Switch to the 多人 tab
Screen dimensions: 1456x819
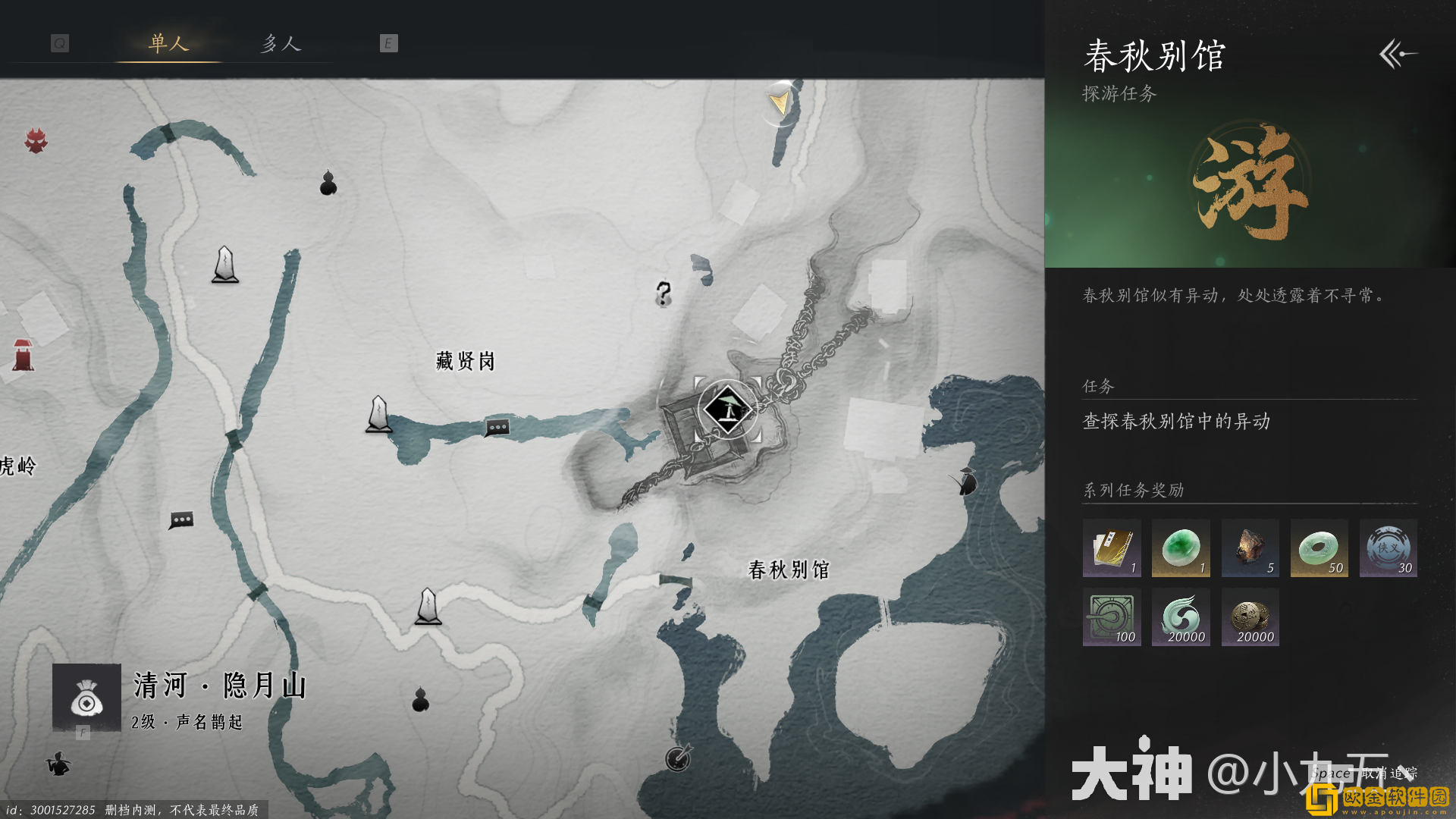280,44
